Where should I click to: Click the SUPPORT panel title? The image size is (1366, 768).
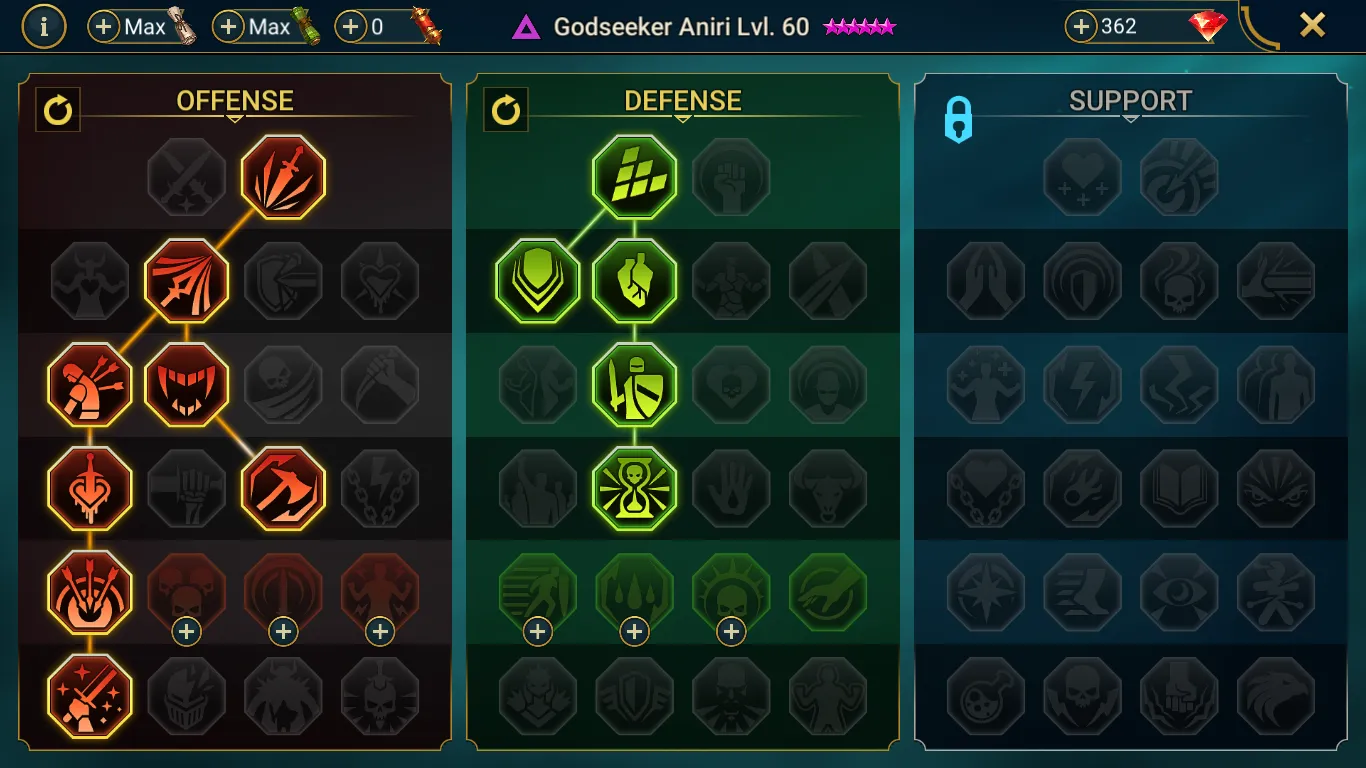pyautogui.click(x=1130, y=100)
